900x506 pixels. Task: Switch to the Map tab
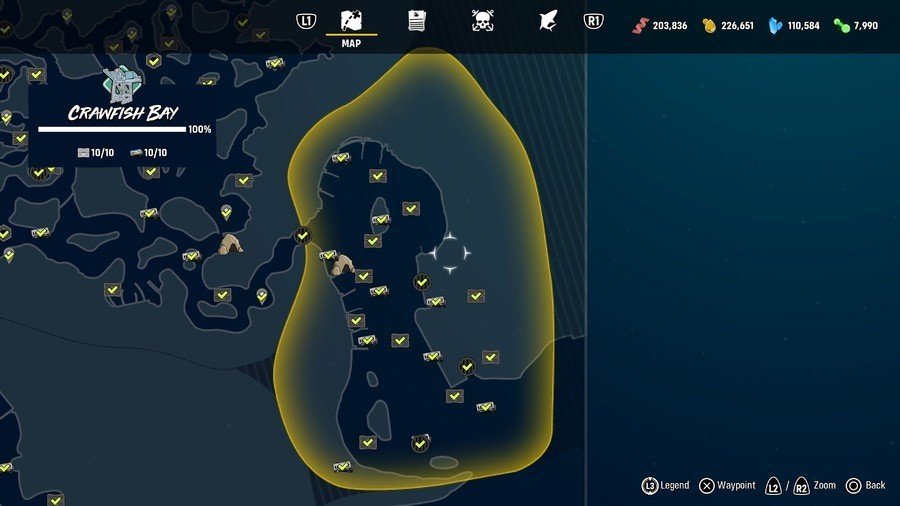351,22
